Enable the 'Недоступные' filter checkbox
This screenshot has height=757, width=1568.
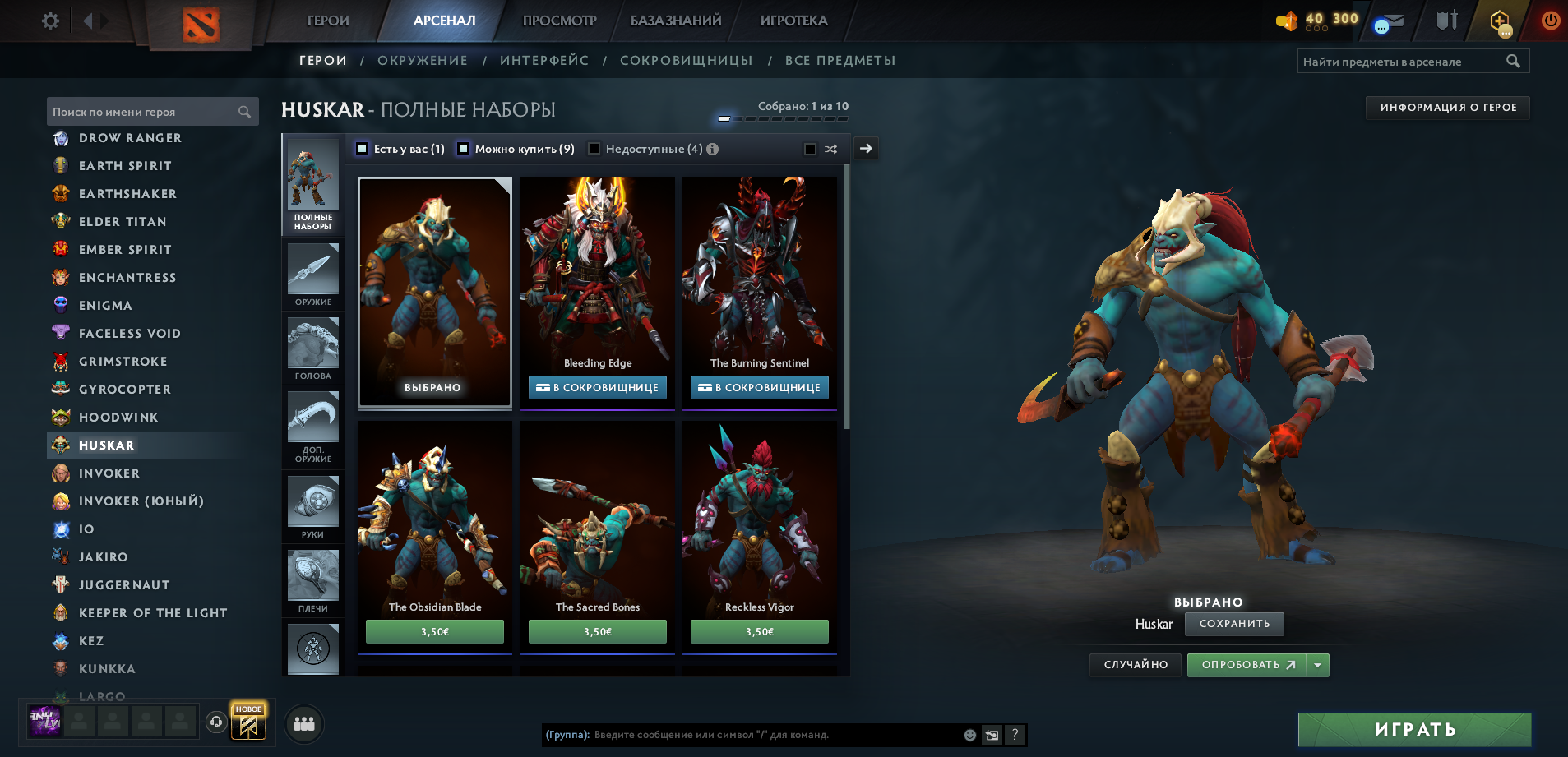(x=594, y=149)
